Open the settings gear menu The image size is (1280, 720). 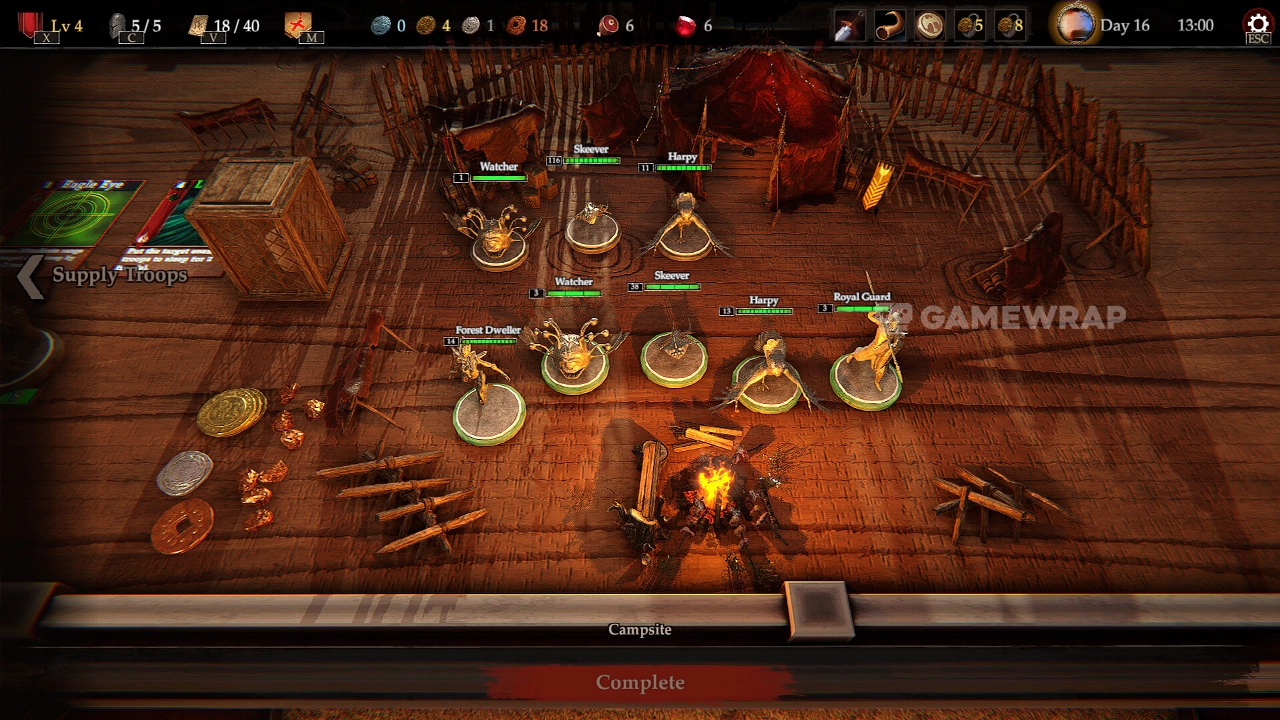click(1257, 25)
